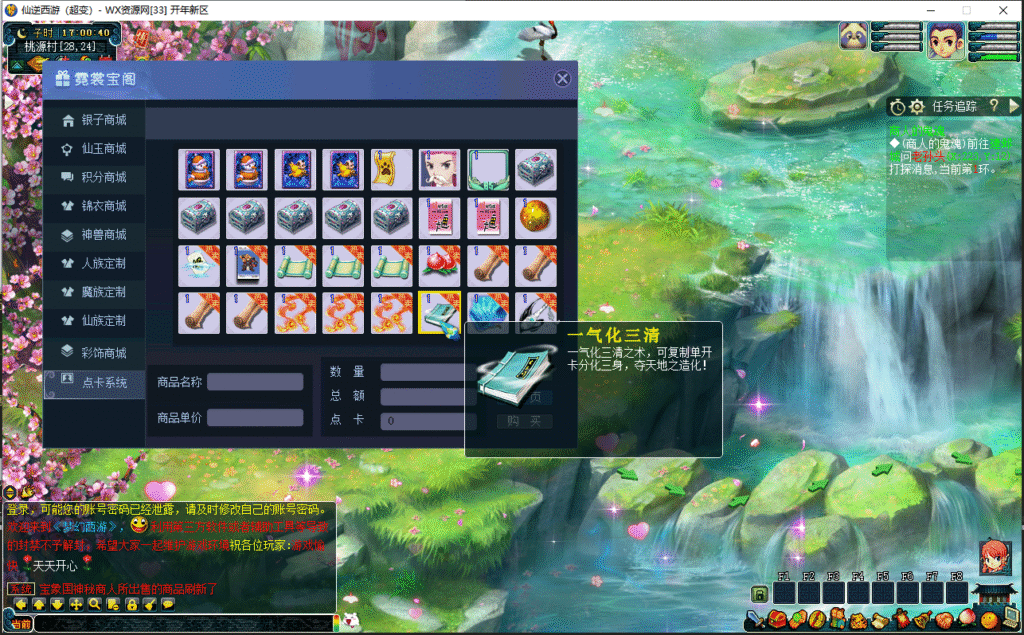Select the highlighted teal book item 一气化三清
This screenshot has width=1024, height=635.
point(439,313)
